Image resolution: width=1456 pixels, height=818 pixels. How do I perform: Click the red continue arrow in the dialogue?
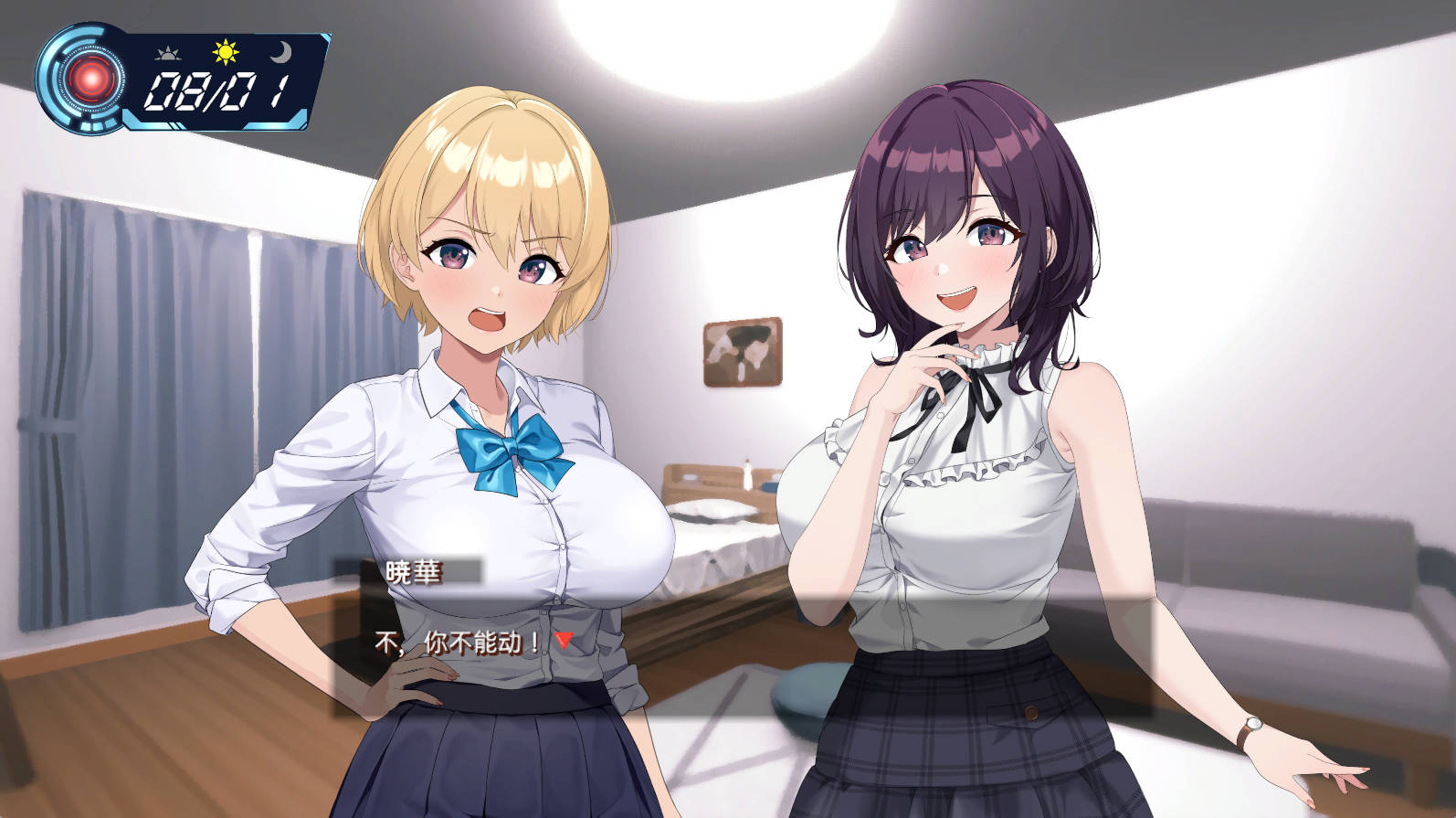point(564,640)
